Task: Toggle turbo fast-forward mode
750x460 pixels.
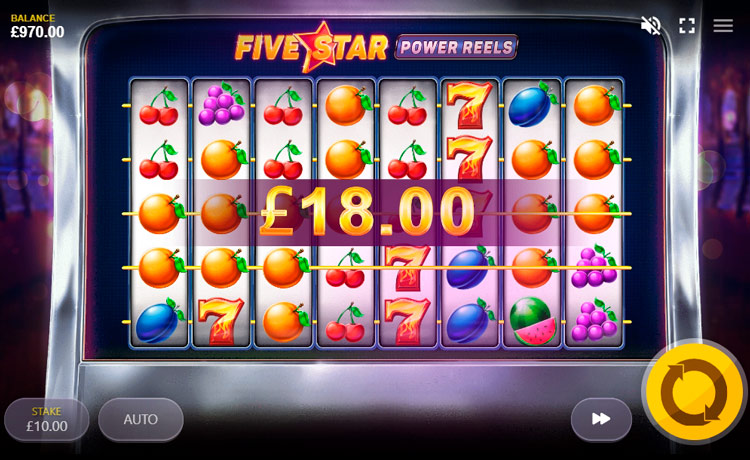Action: (x=601, y=419)
